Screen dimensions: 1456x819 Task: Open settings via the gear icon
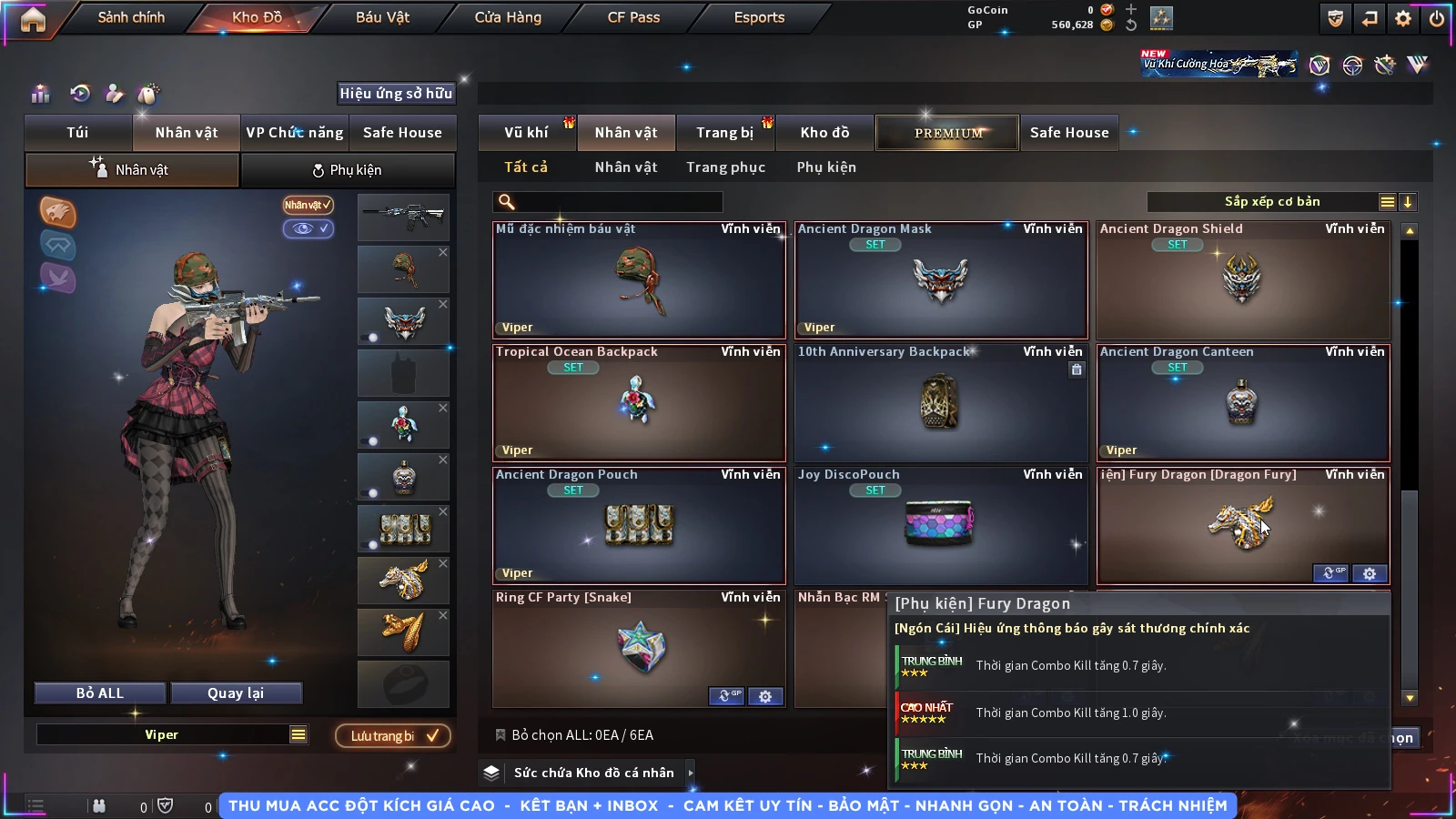tap(1403, 18)
